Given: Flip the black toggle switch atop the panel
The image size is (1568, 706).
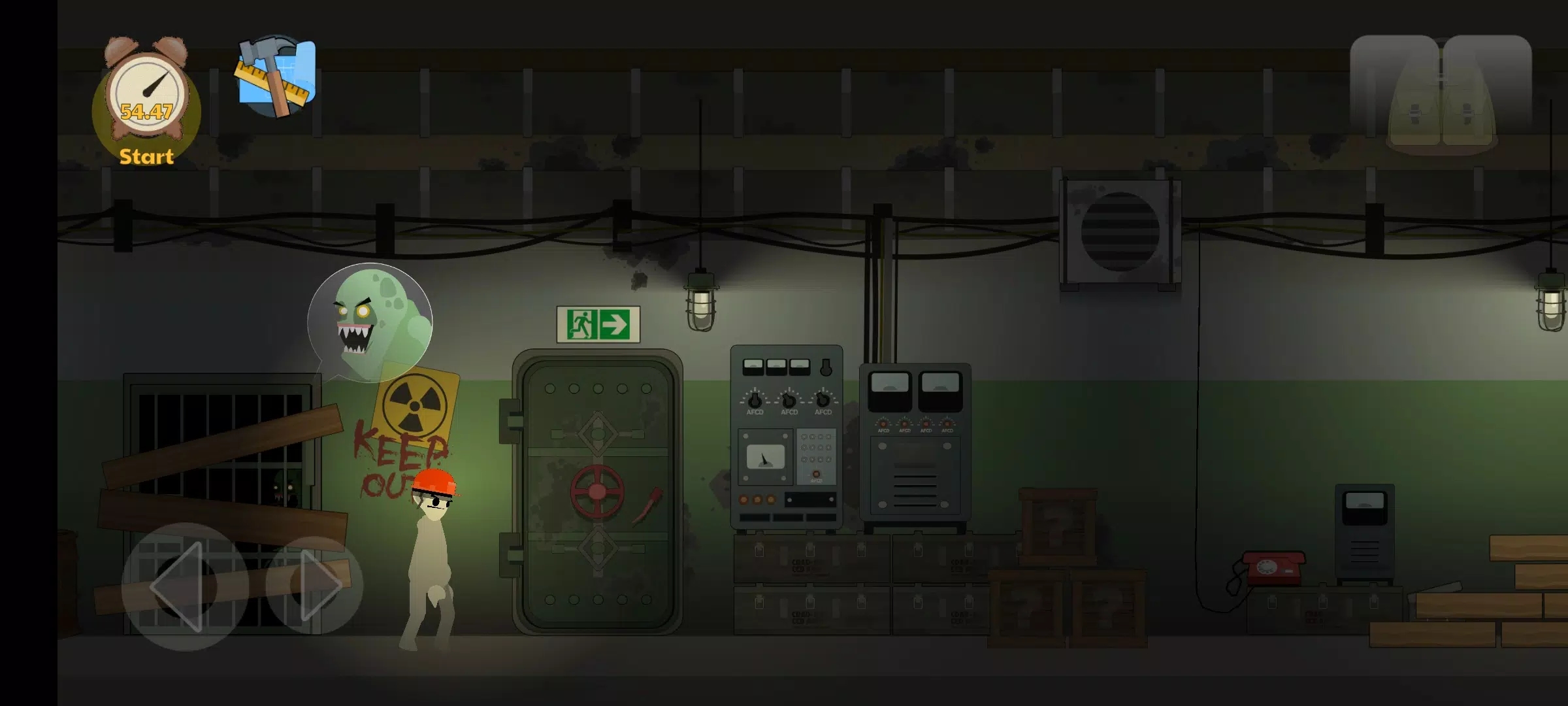Looking at the screenshot, I should coord(826,367).
